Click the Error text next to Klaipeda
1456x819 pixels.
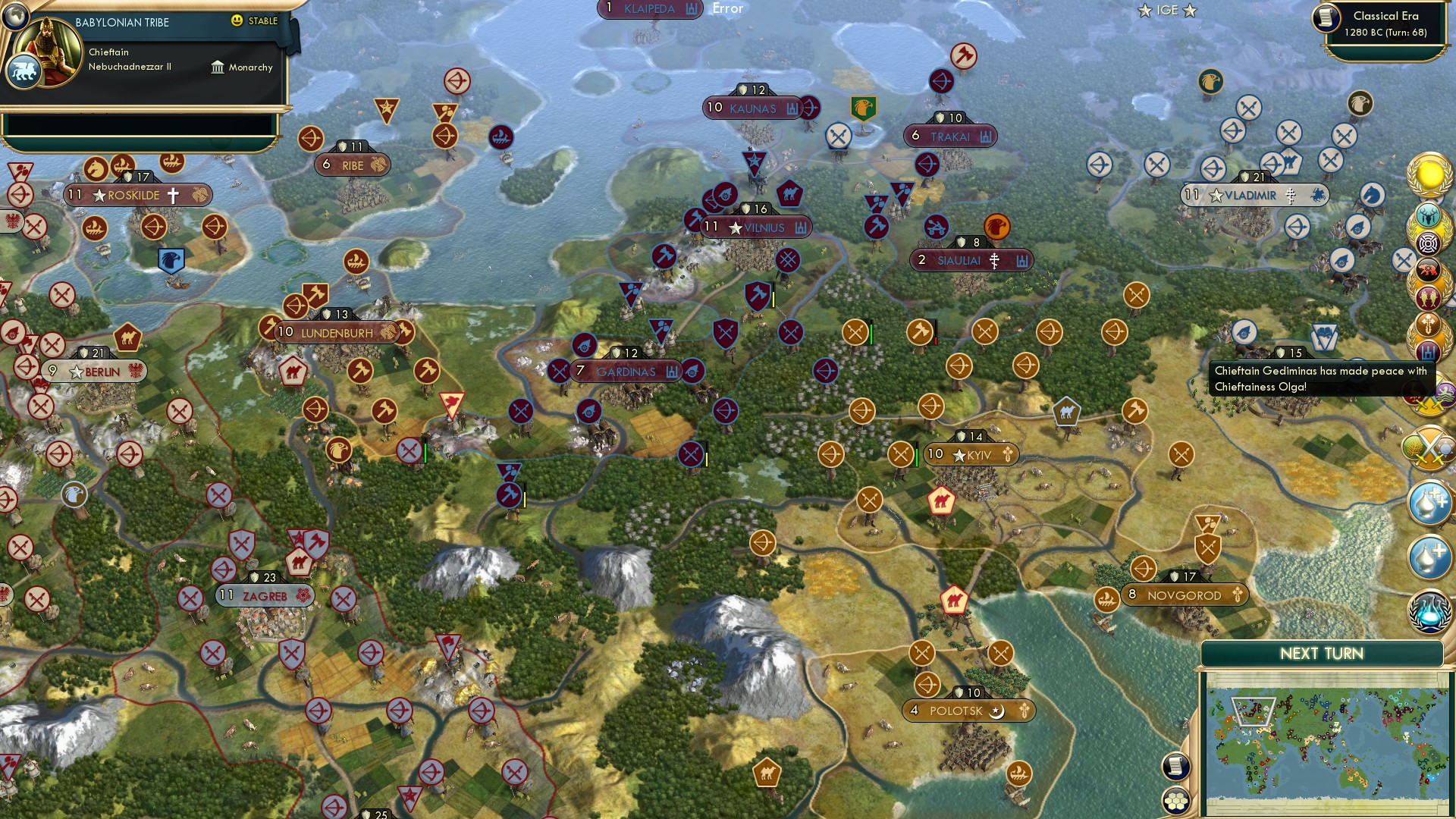click(726, 9)
